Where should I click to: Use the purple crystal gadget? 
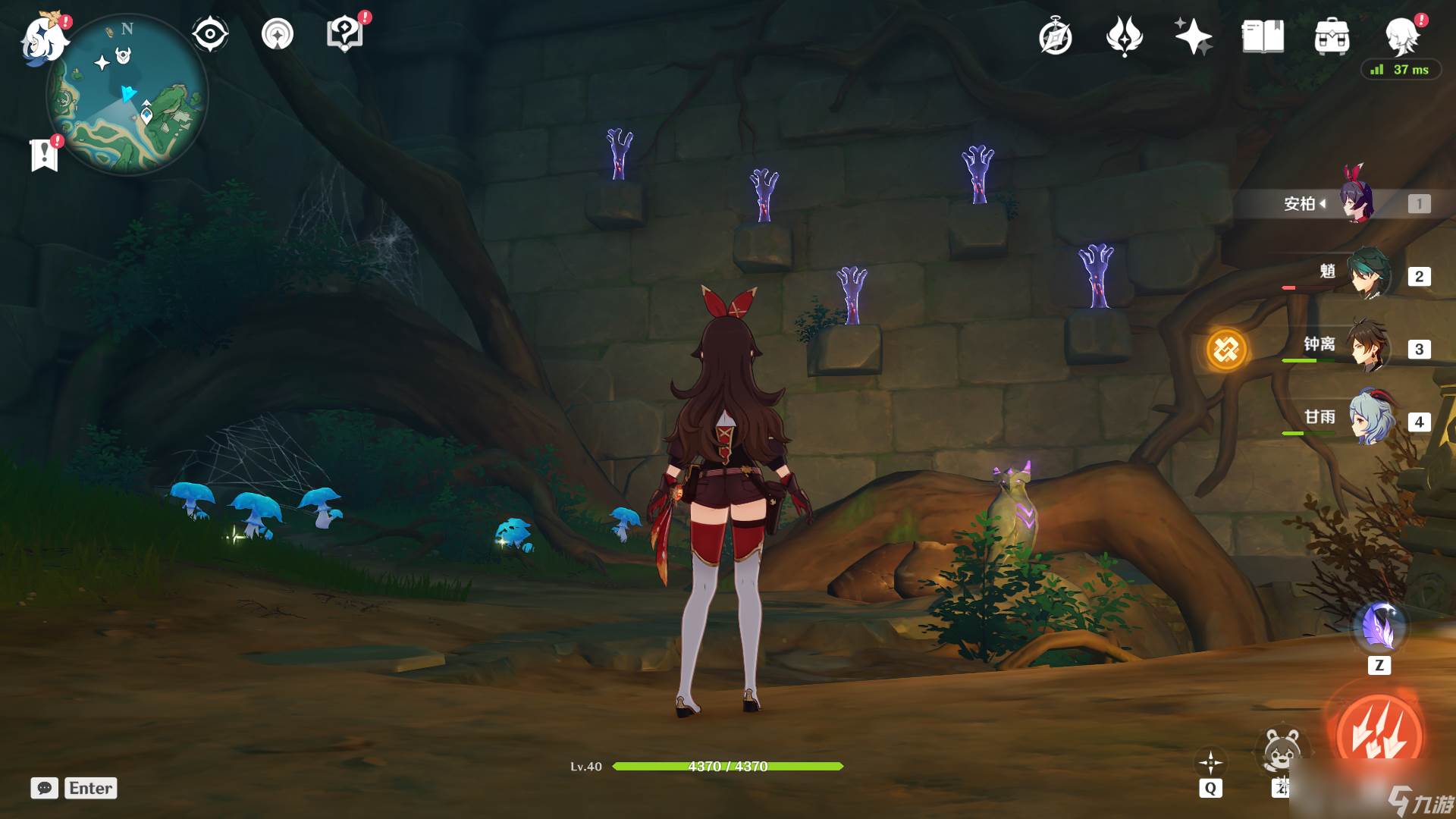point(1379,629)
